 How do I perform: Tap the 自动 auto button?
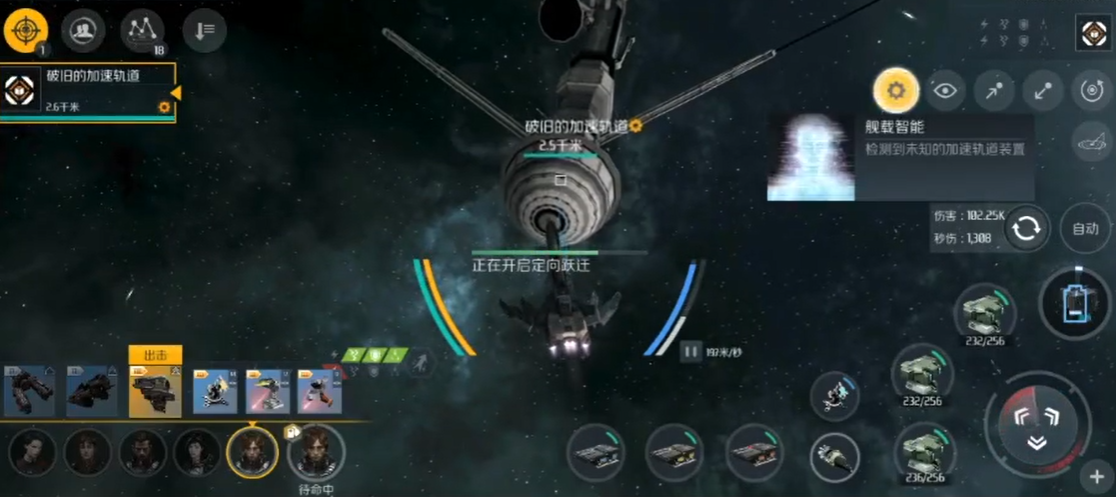pyautogui.click(x=1085, y=228)
